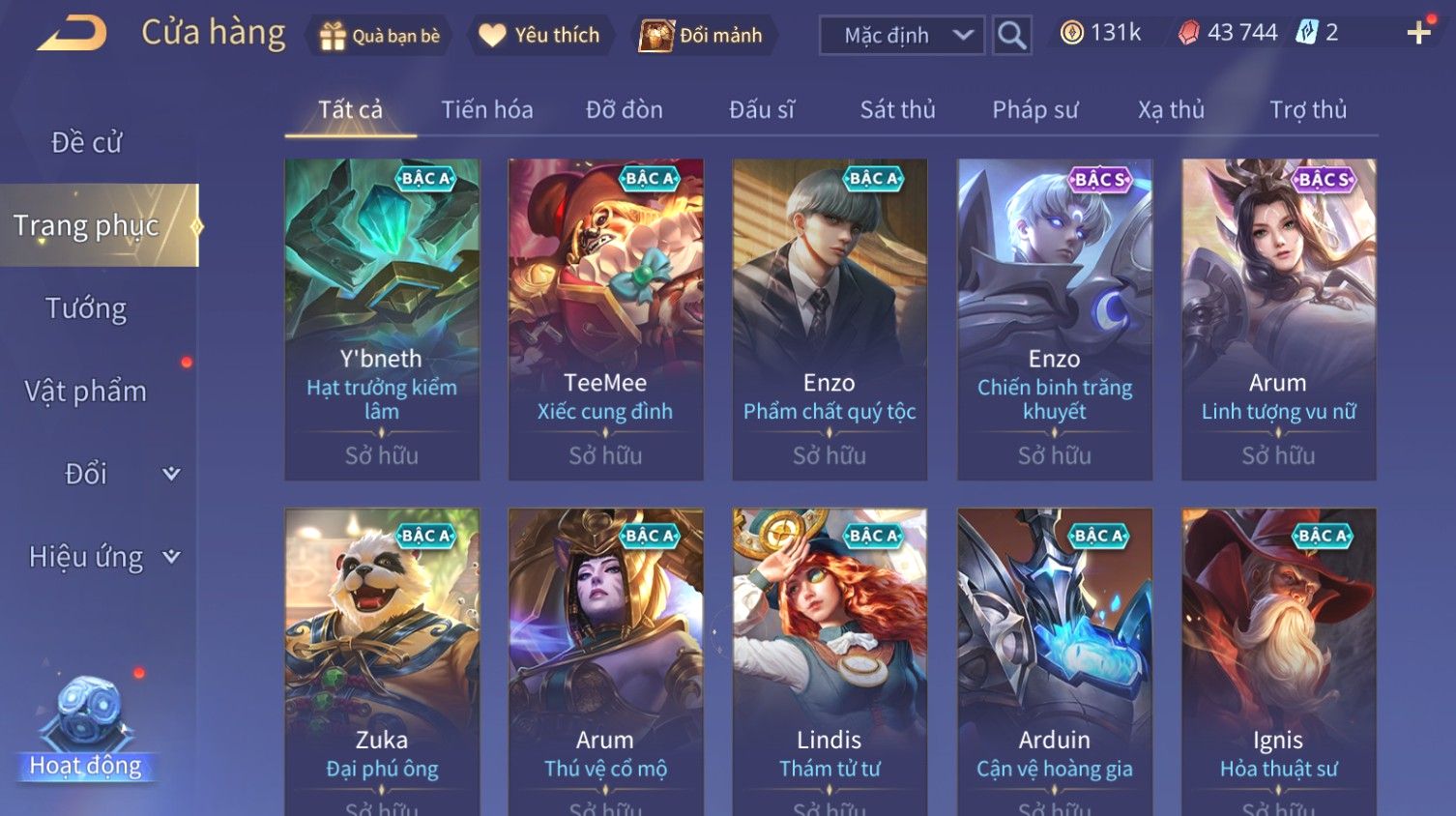Show the Sát thủ skins tab
The width and height of the screenshot is (1456, 816).
tap(897, 110)
